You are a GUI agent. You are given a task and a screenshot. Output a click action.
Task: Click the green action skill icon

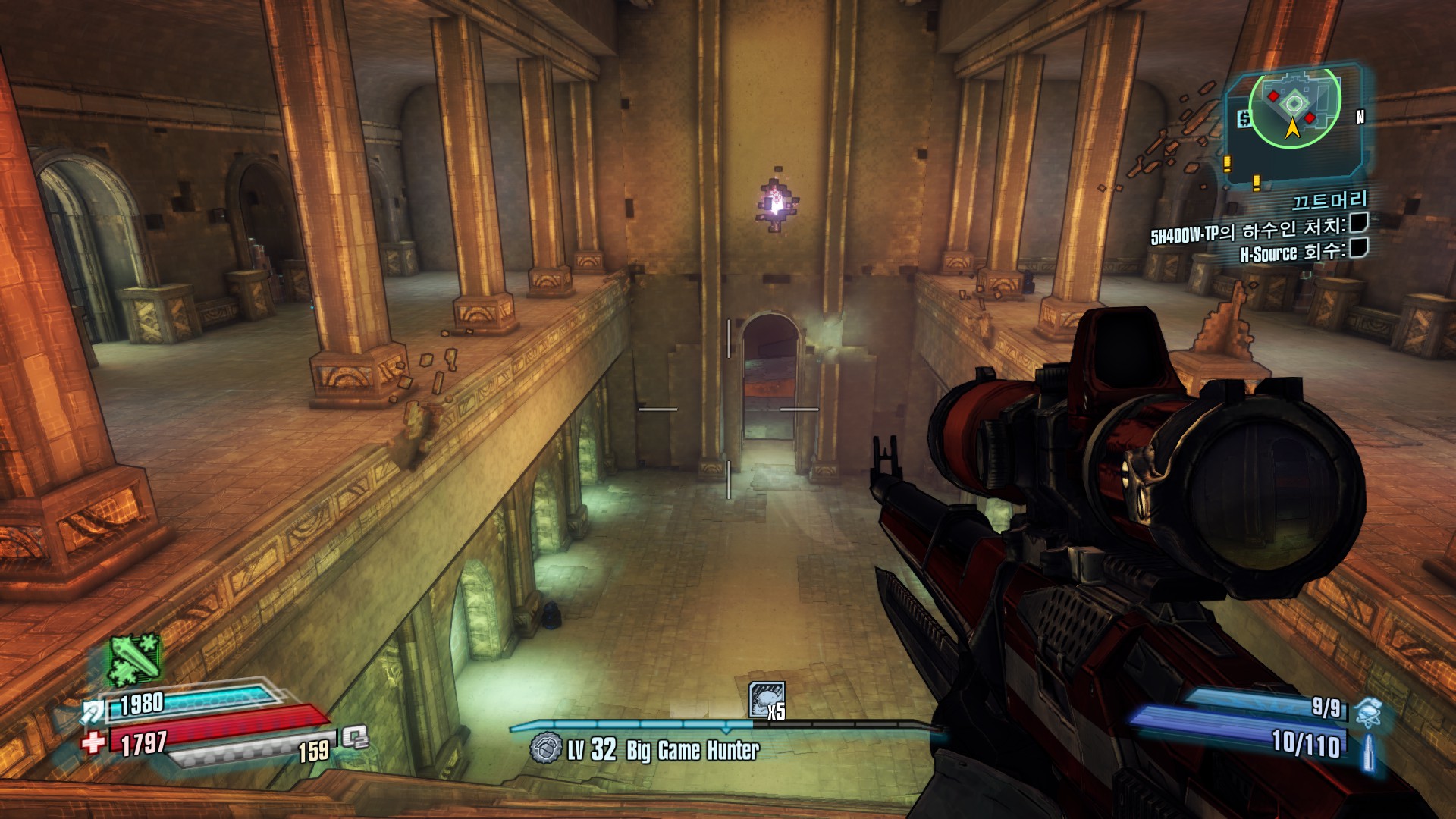(x=135, y=660)
